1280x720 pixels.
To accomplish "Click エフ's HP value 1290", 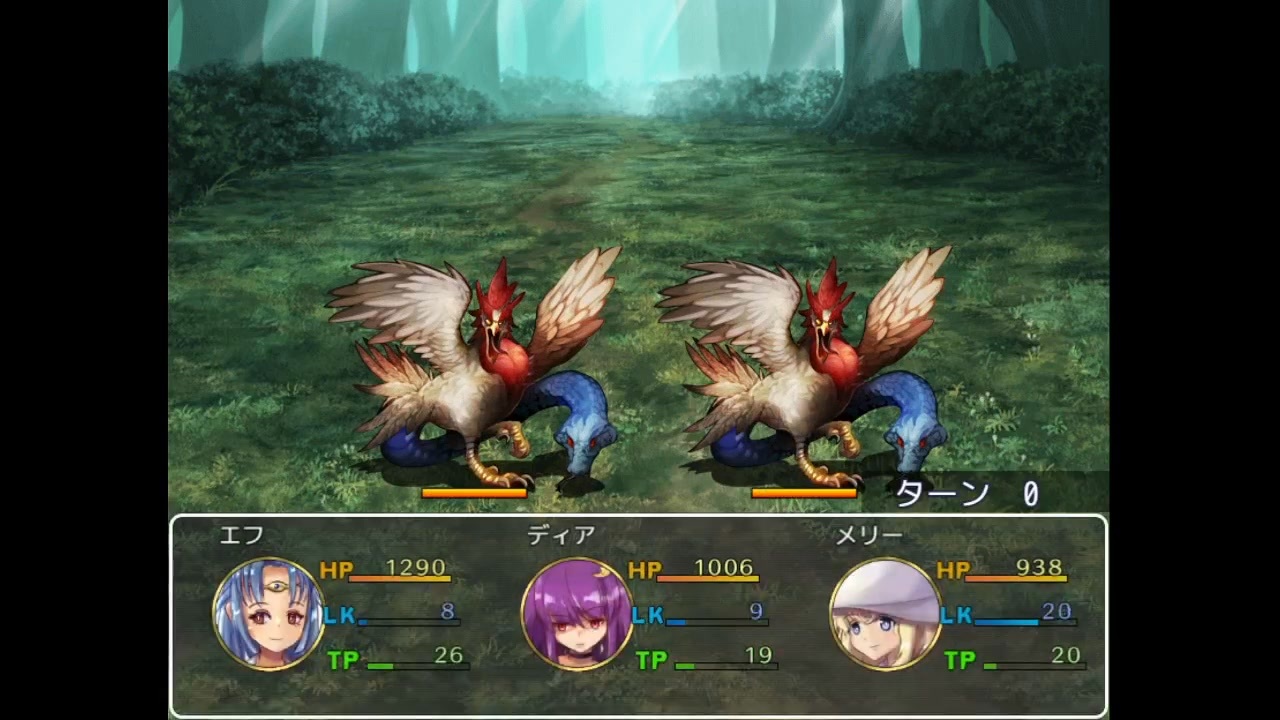I will (415, 567).
